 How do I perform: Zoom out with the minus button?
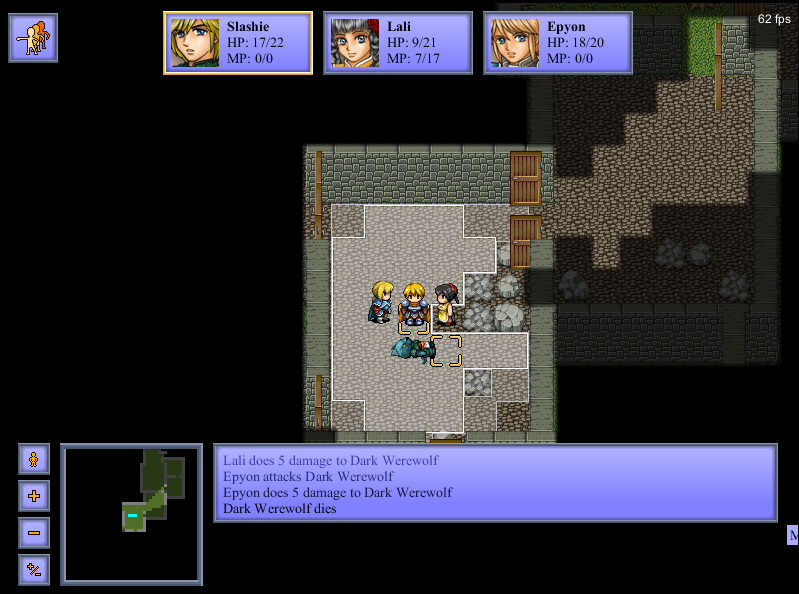tap(33, 533)
